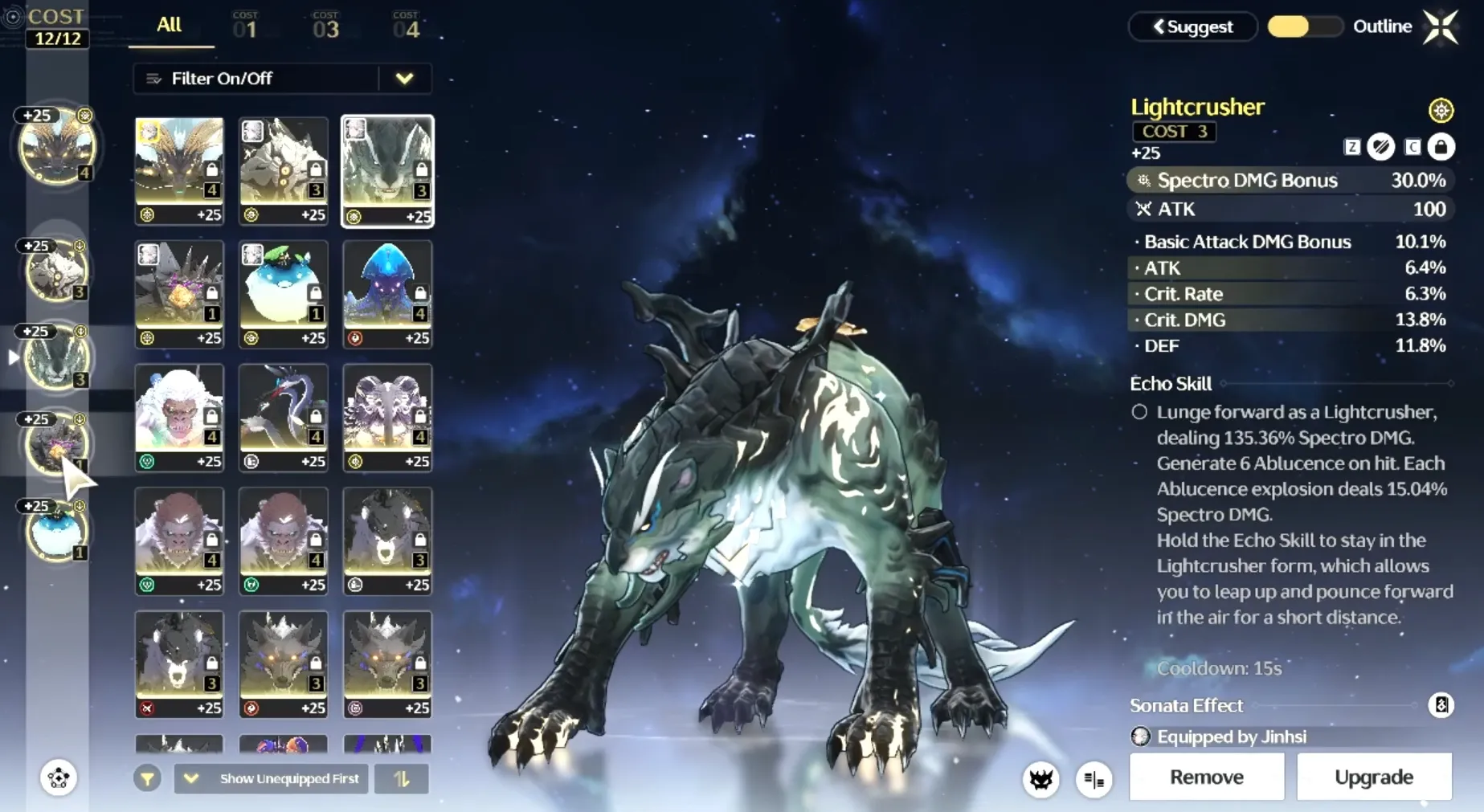This screenshot has width=1484, height=812.
Task: Close the echo screen with X
Action: point(1440,27)
